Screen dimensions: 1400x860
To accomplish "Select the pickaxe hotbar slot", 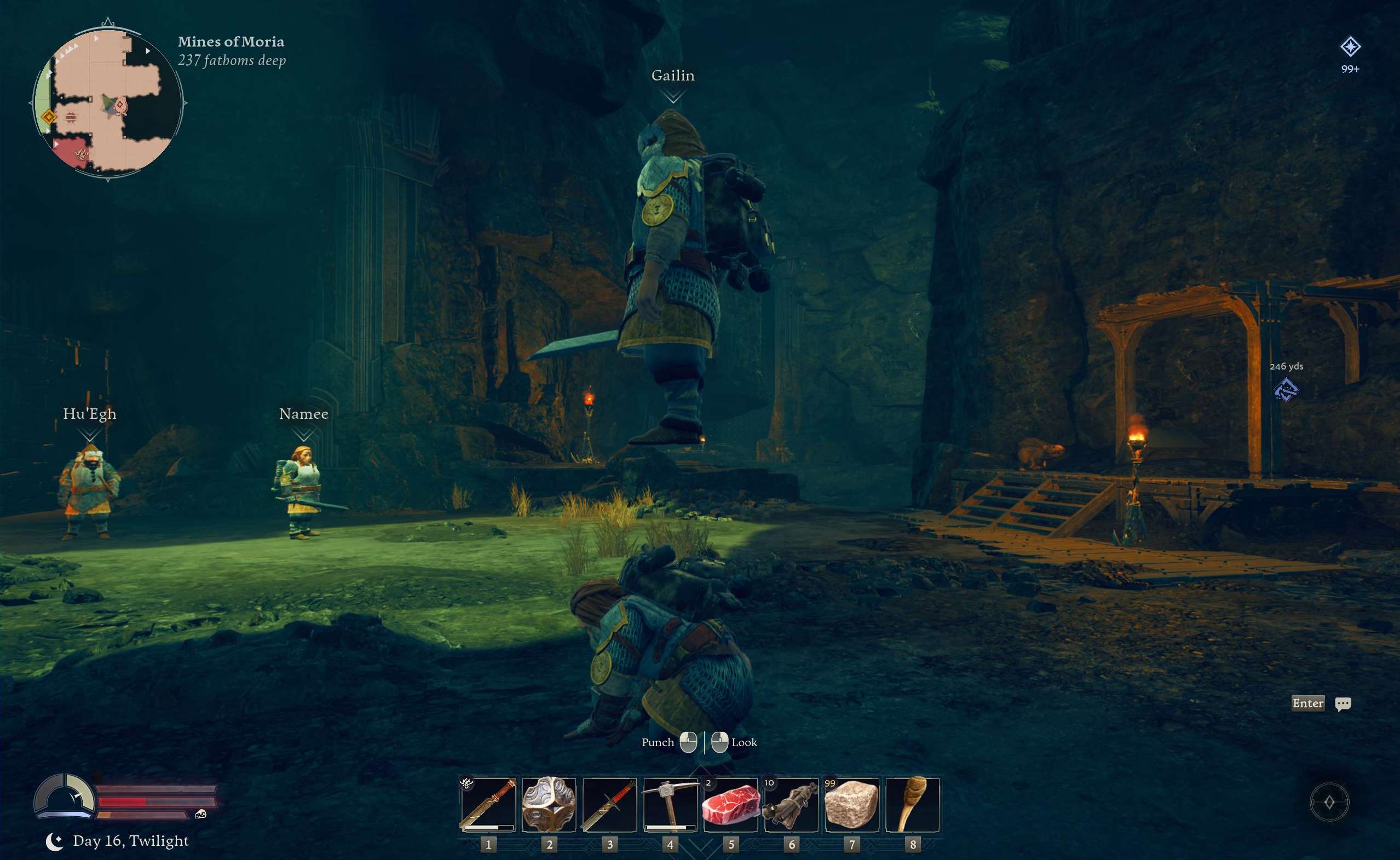I will coord(670,804).
